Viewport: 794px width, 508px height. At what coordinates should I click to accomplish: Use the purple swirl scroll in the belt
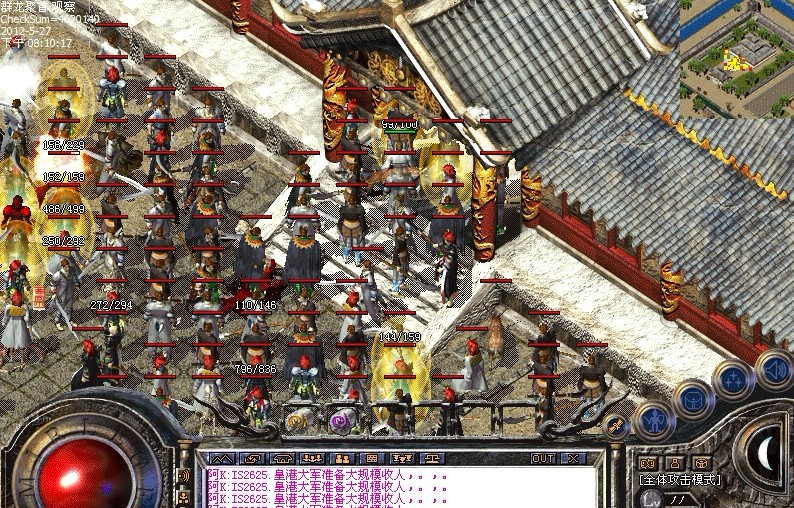tap(338, 421)
